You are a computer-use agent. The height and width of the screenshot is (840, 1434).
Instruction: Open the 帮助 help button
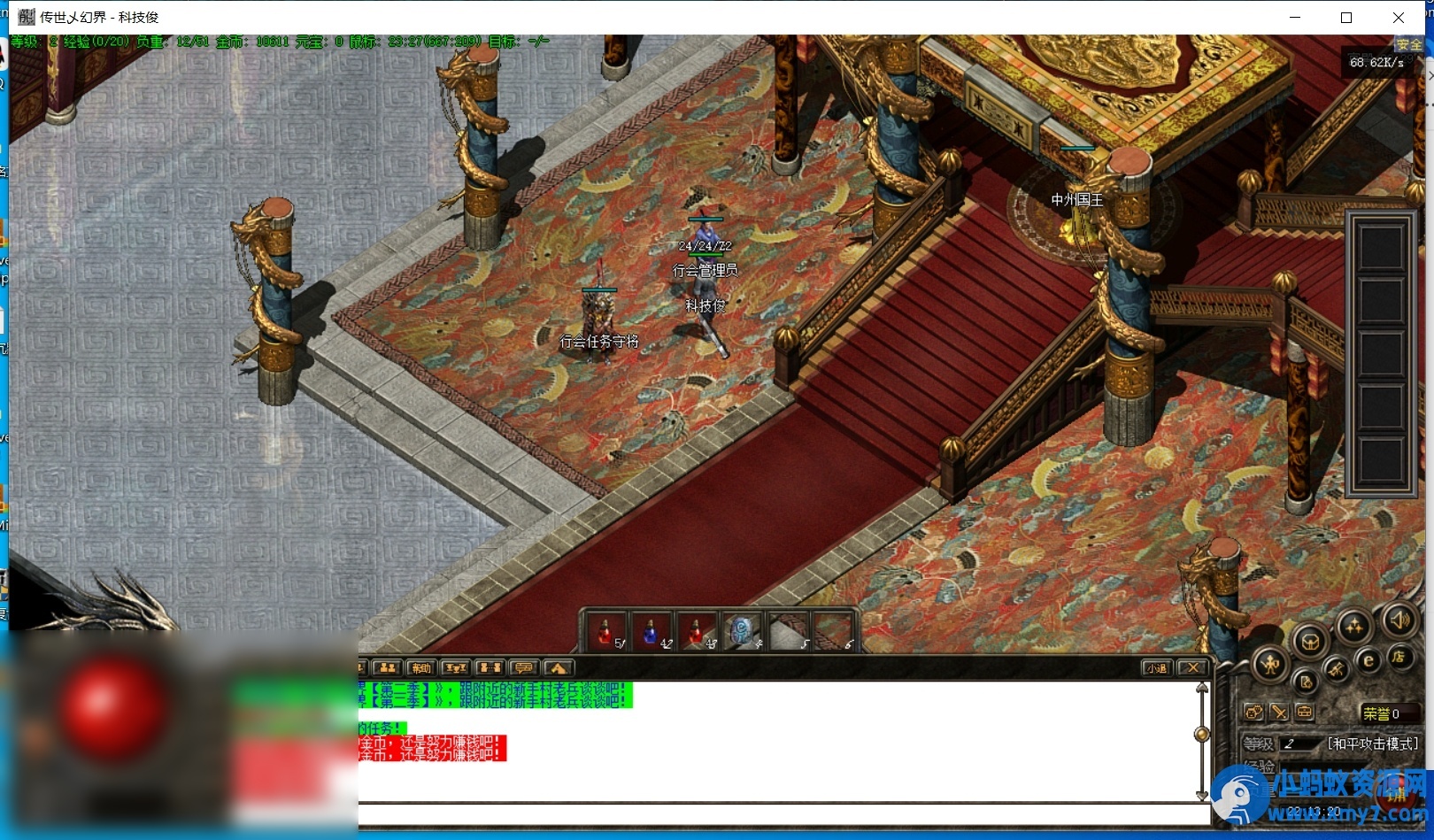click(420, 668)
